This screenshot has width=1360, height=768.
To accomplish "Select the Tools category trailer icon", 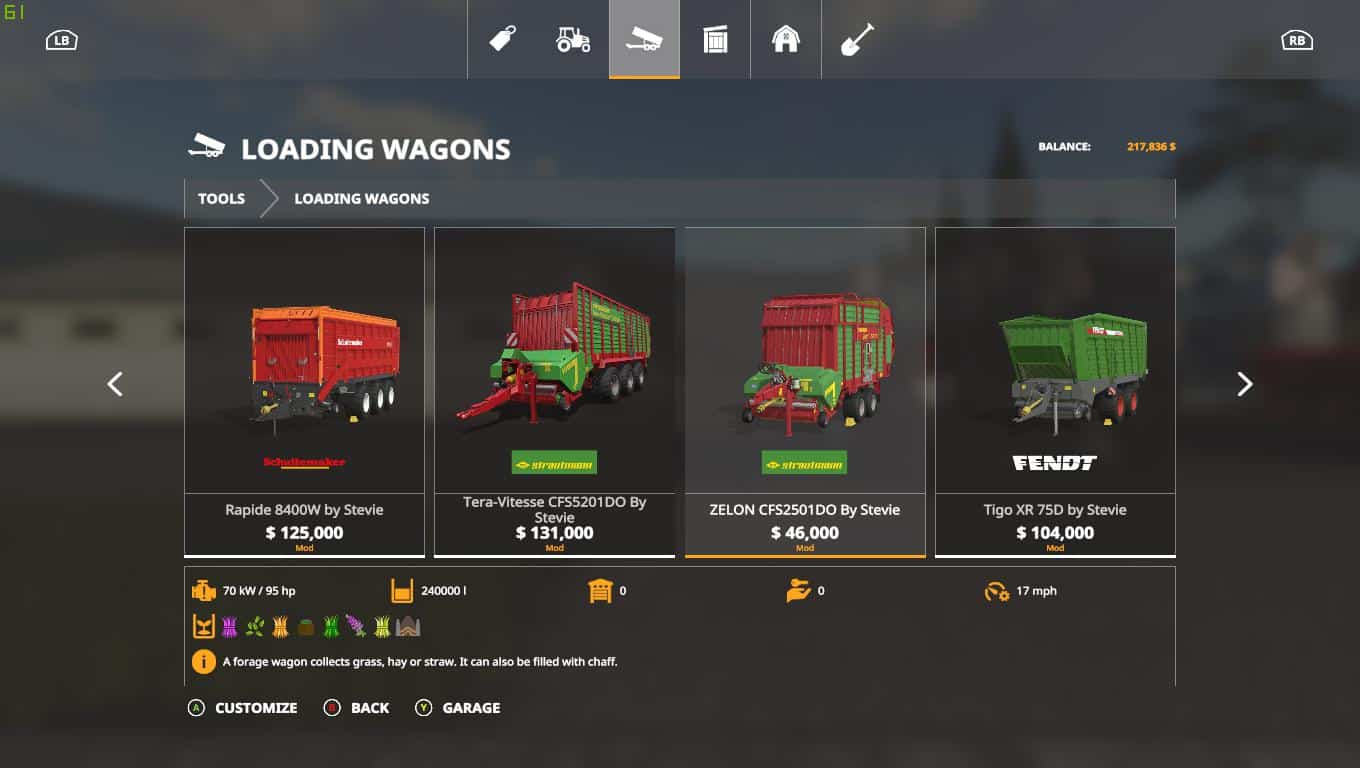I will pyautogui.click(x=644, y=38).
